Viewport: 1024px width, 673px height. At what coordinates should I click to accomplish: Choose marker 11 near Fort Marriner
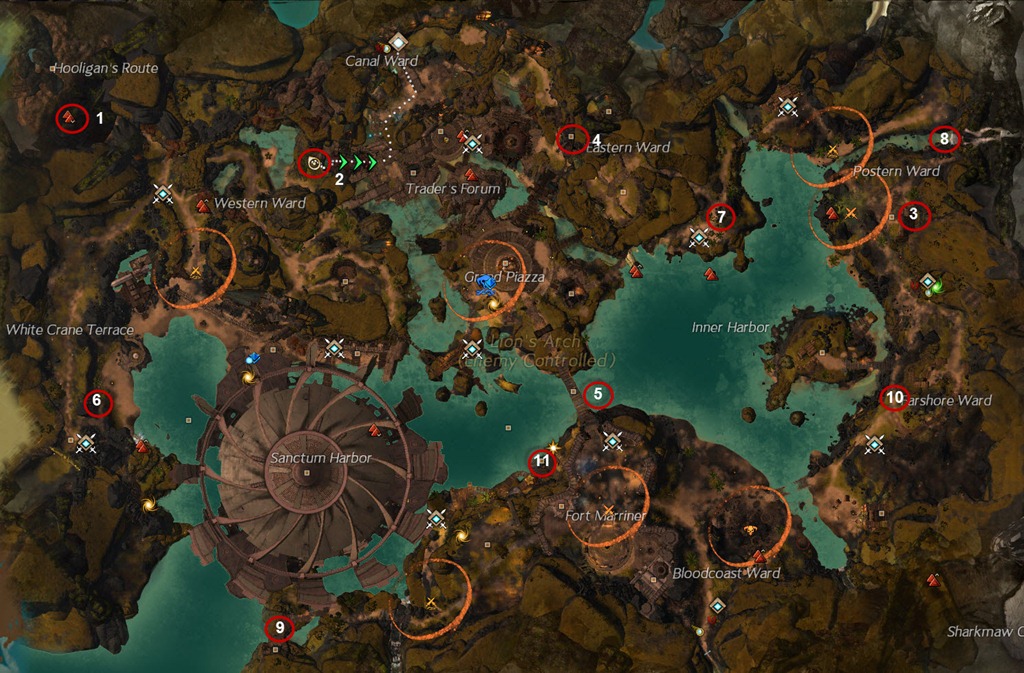pos(542,462)
